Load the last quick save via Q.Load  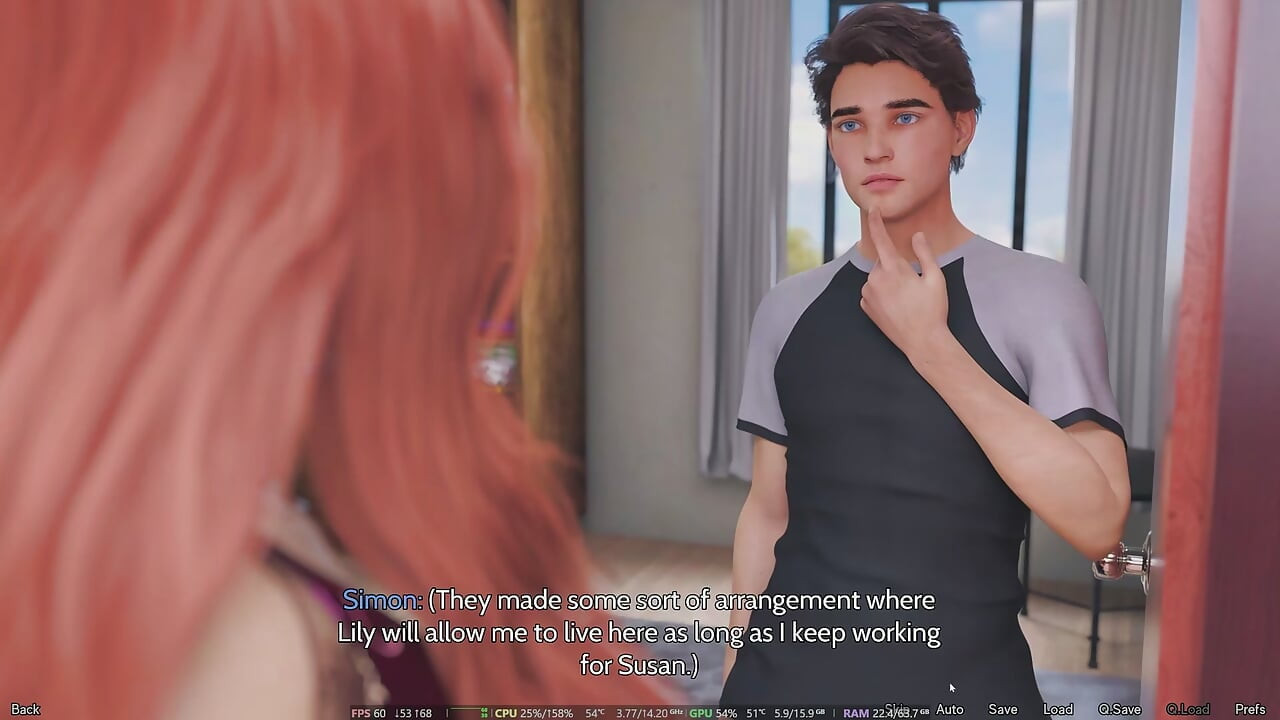click(x=1189, y=708)
